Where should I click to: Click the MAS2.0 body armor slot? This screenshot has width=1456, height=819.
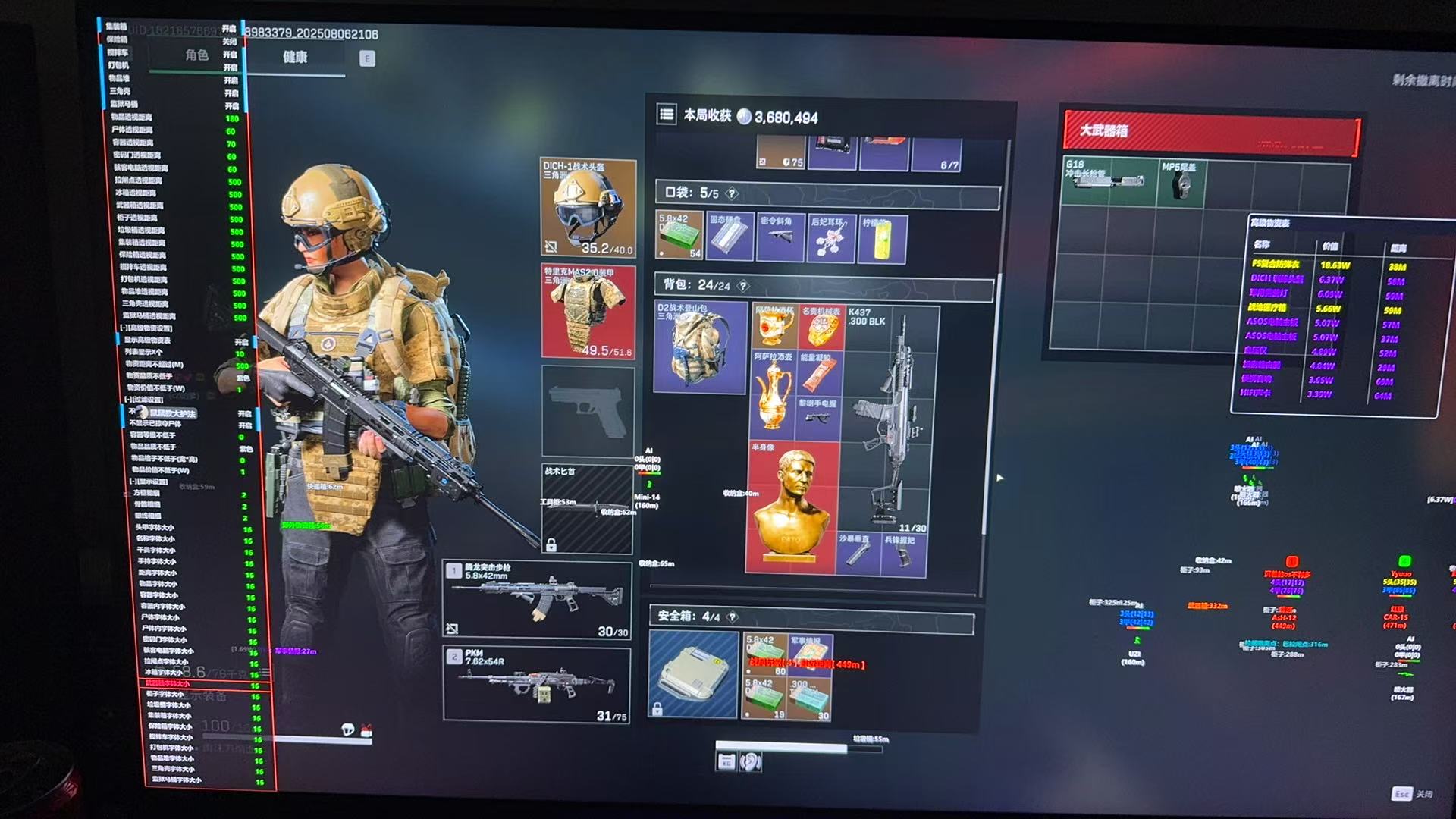click(588, 312)
